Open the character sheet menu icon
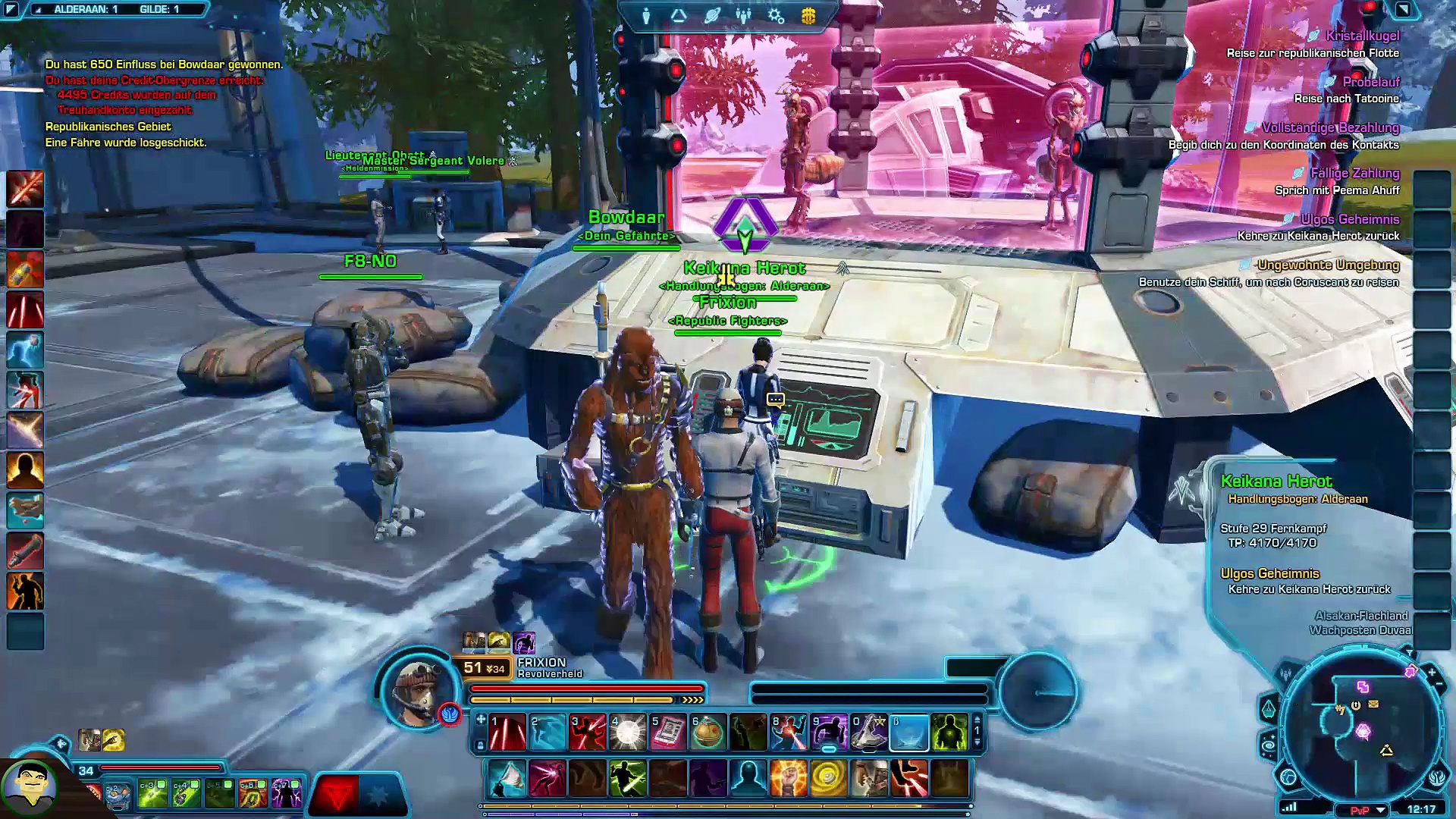 646,16
